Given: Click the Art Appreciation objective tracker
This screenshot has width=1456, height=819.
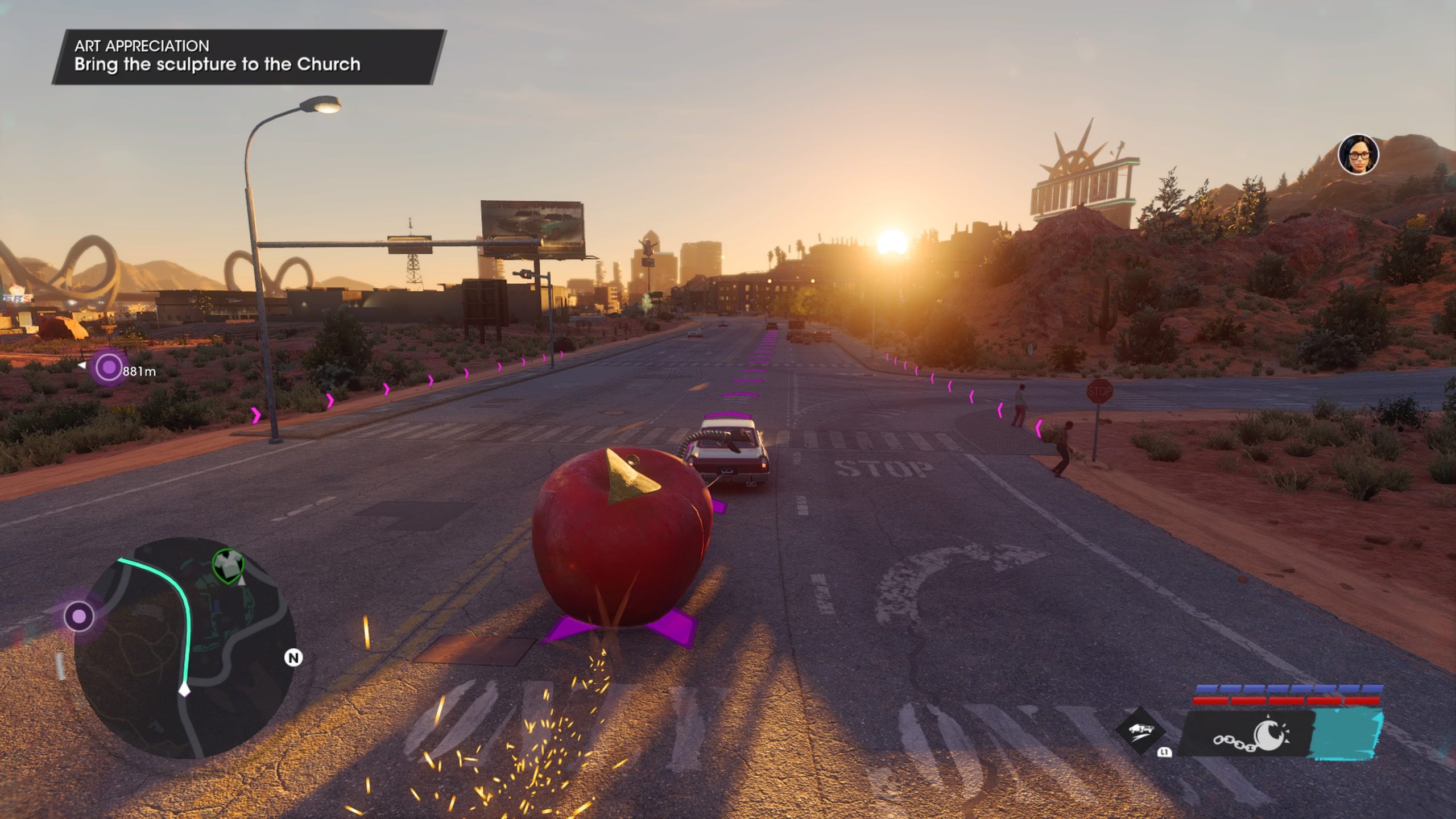Looking at the screenshot, I should tap(249, 56).
